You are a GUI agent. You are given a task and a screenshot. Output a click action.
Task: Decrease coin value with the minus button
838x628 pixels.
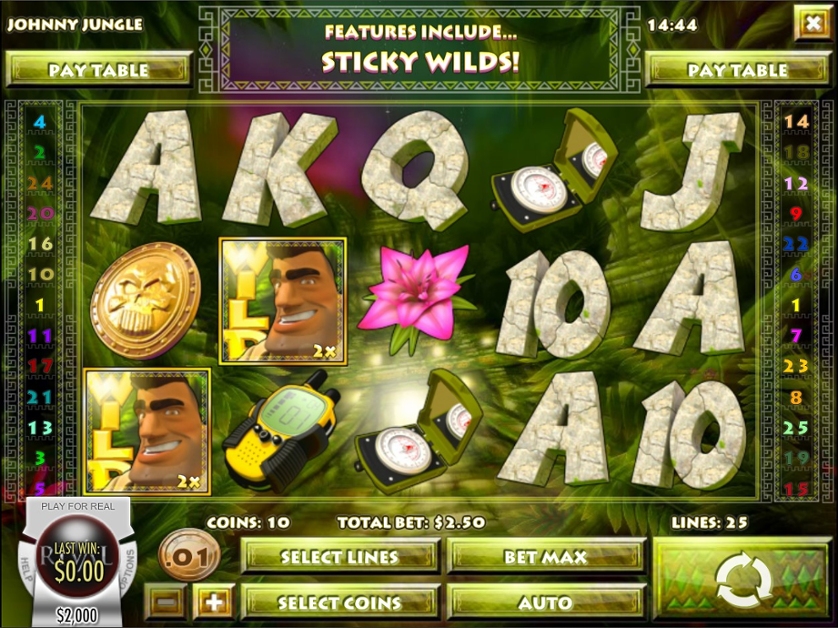169,603
